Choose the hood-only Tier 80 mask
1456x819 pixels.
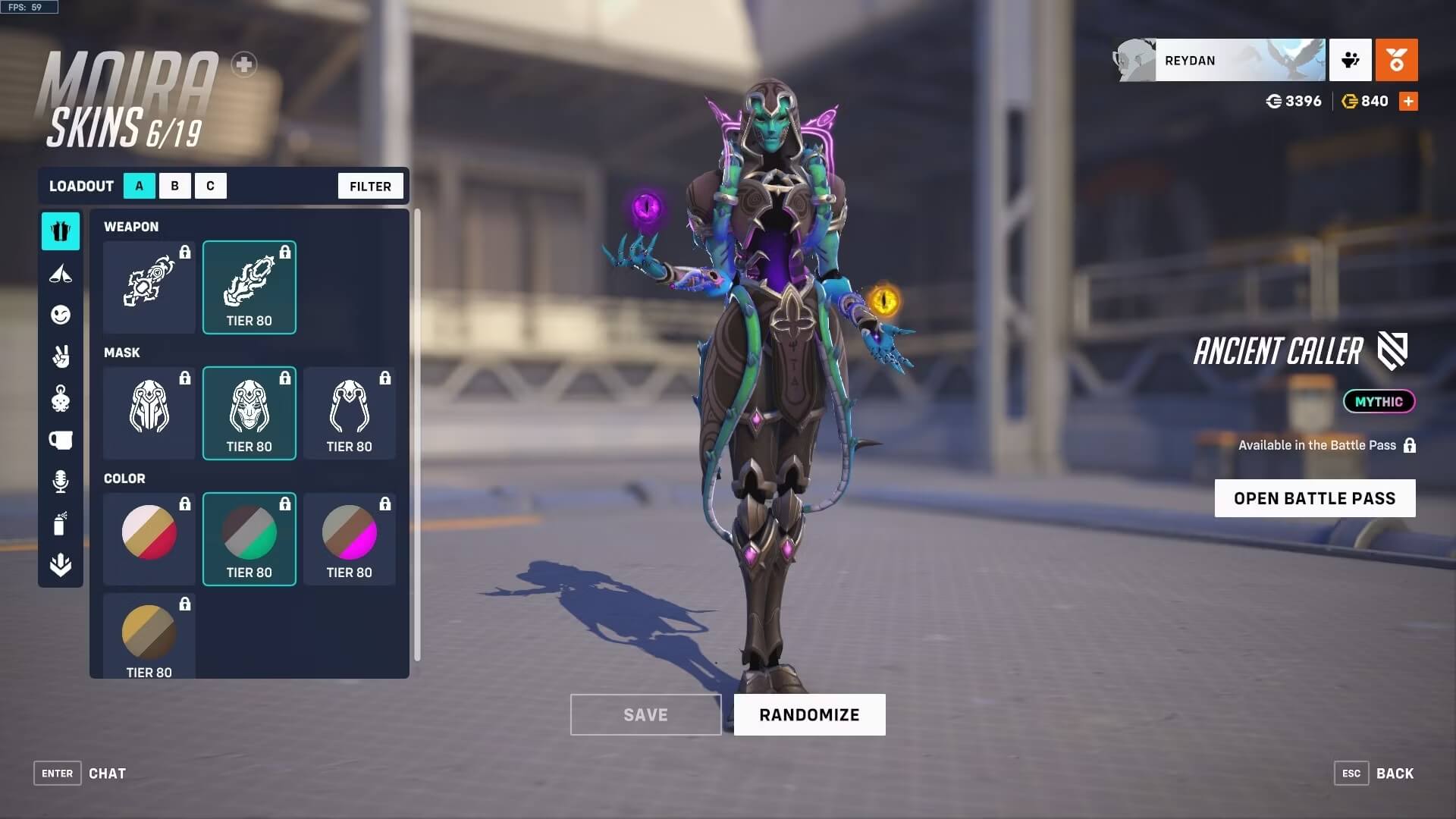tap(349, 413)
